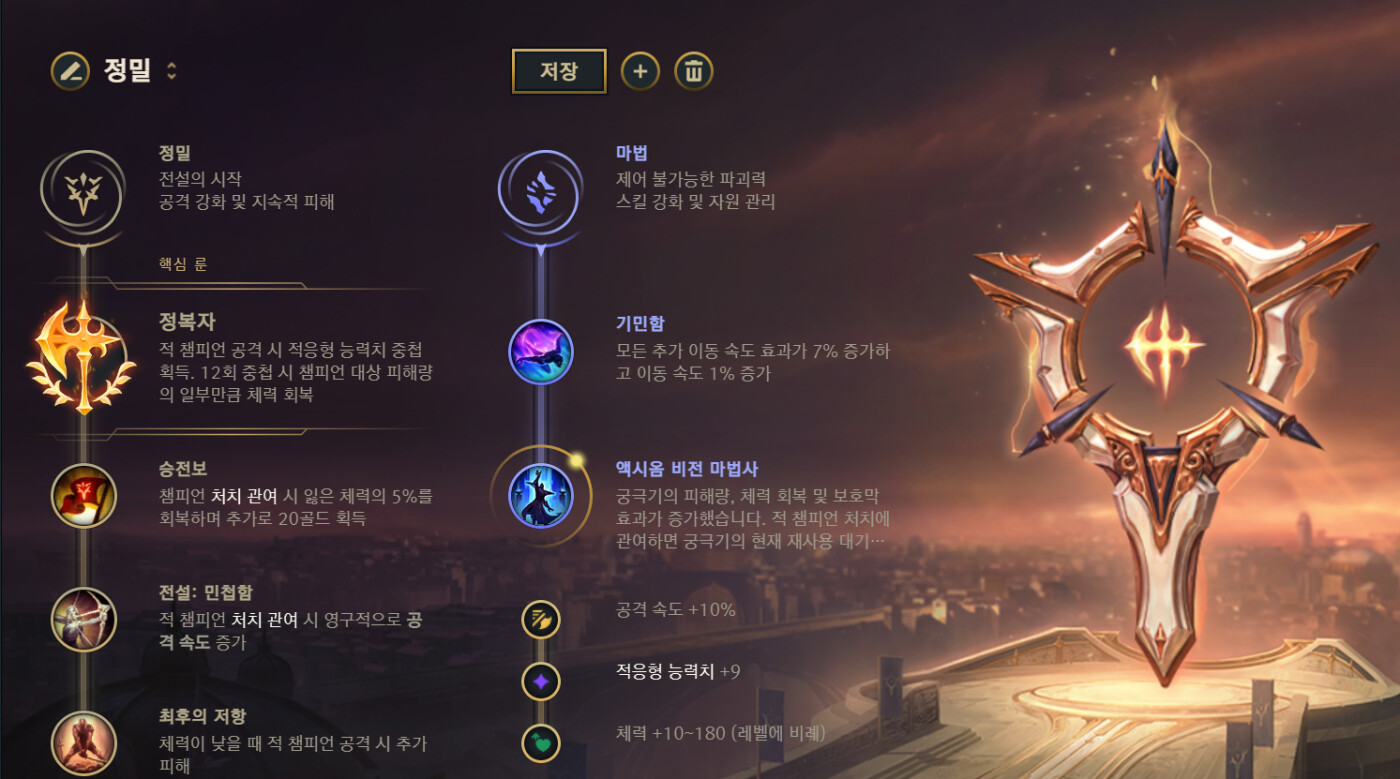Add a new rune page

tap(640, 71)
